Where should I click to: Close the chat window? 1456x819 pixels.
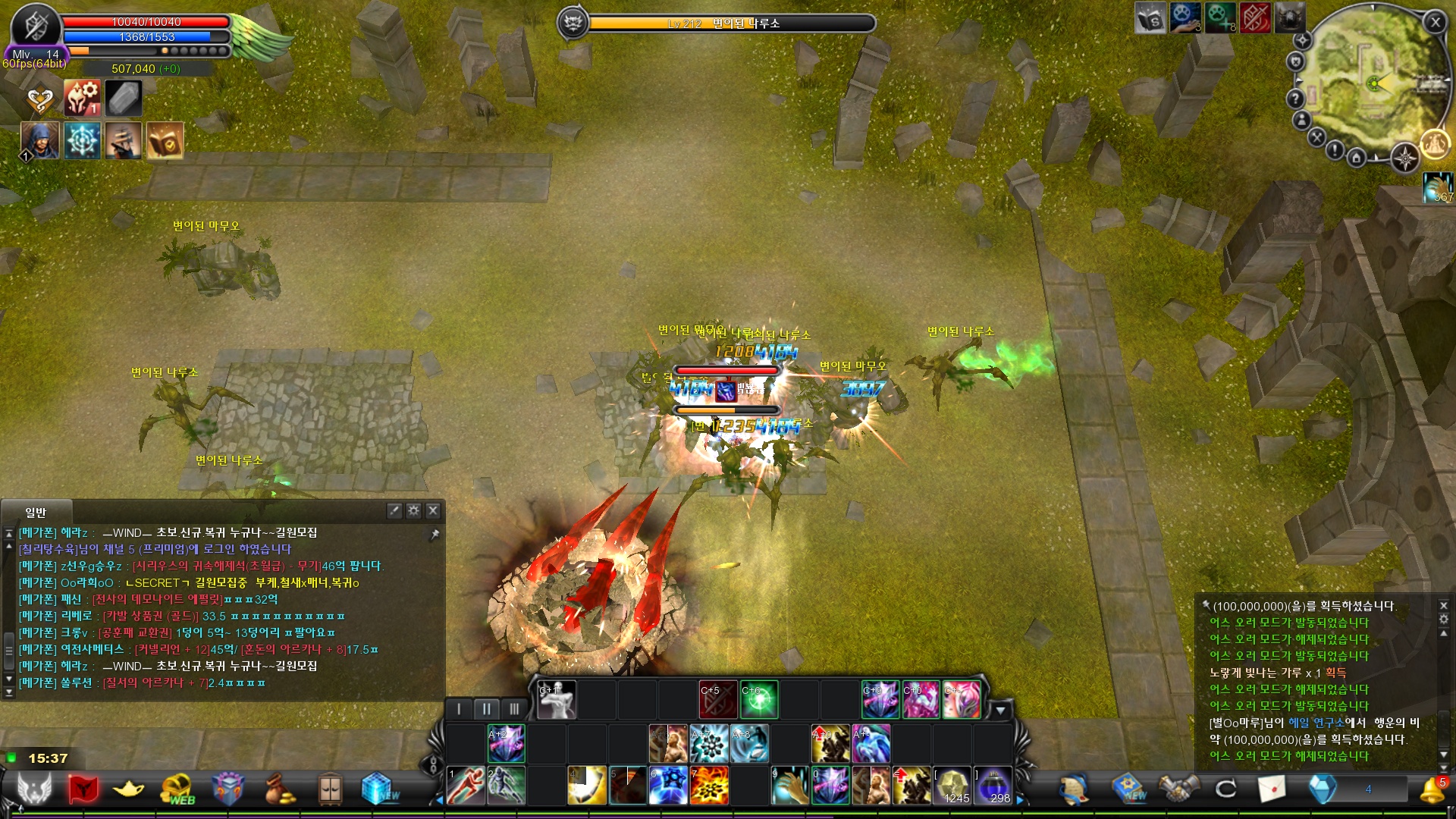tap(433, 510)
